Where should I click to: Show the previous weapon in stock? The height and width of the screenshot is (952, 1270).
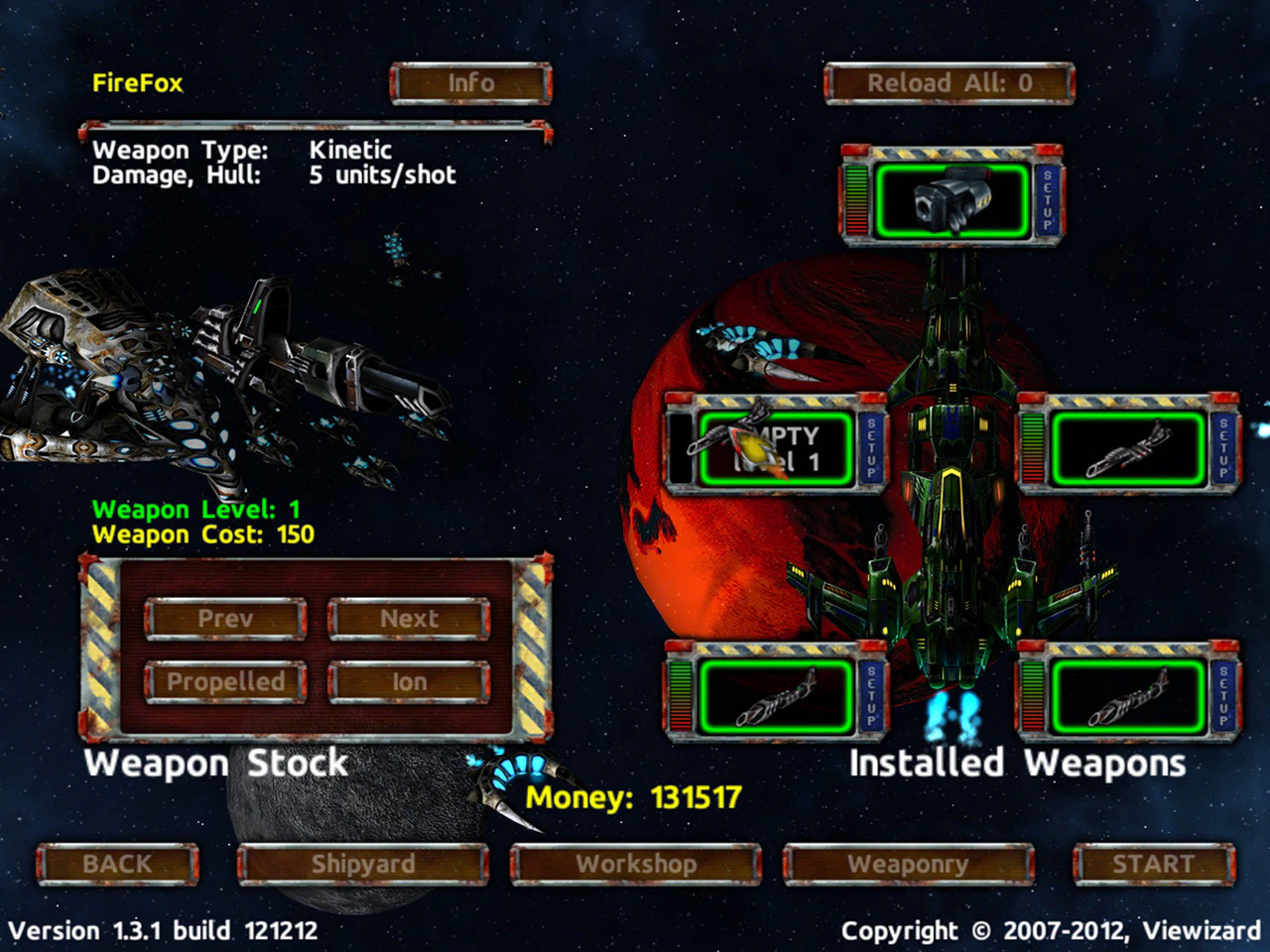point(225,619)
